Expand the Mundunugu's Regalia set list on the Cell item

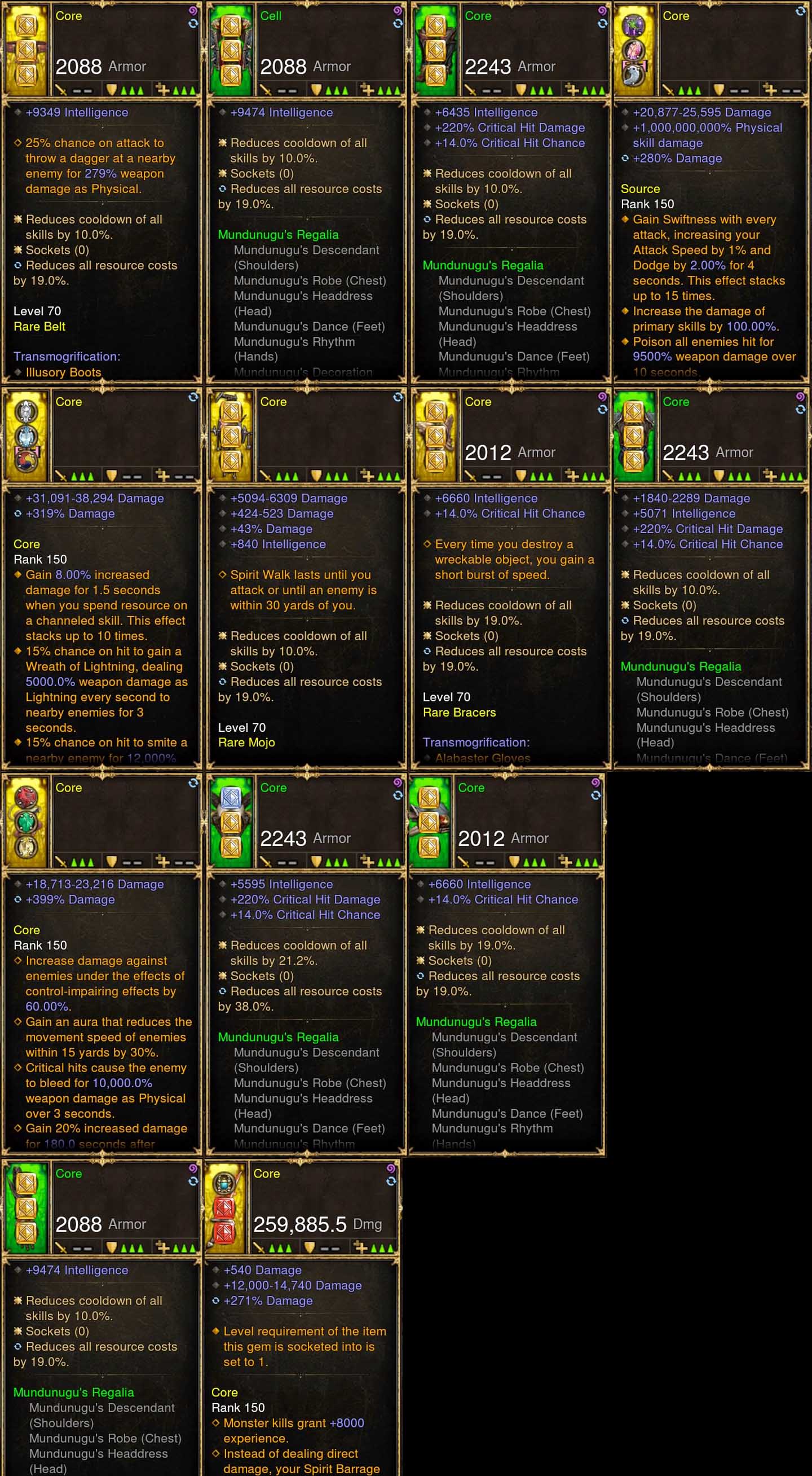tap(279, 234)
